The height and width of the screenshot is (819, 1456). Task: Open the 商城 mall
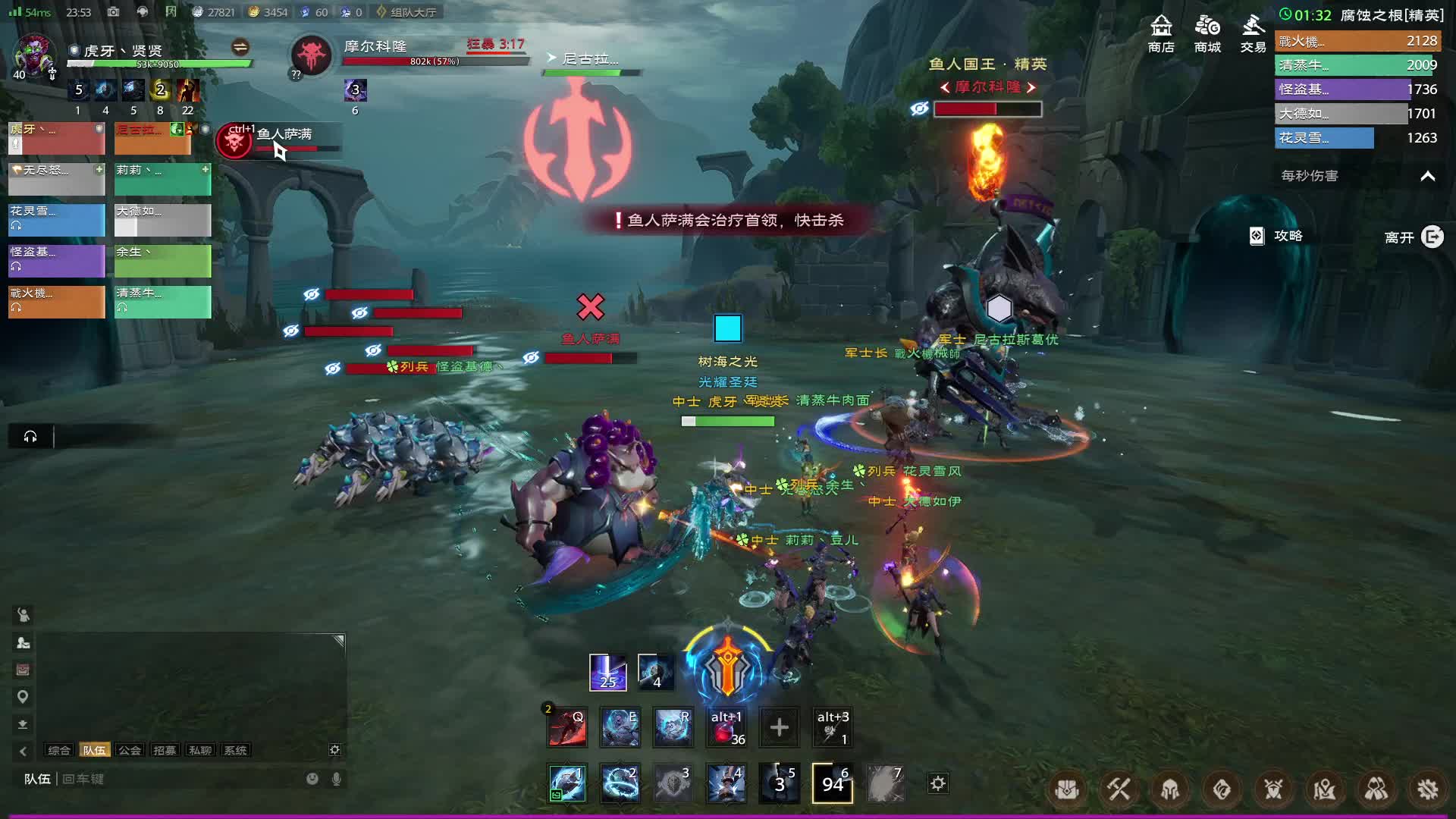point(1207,33)
